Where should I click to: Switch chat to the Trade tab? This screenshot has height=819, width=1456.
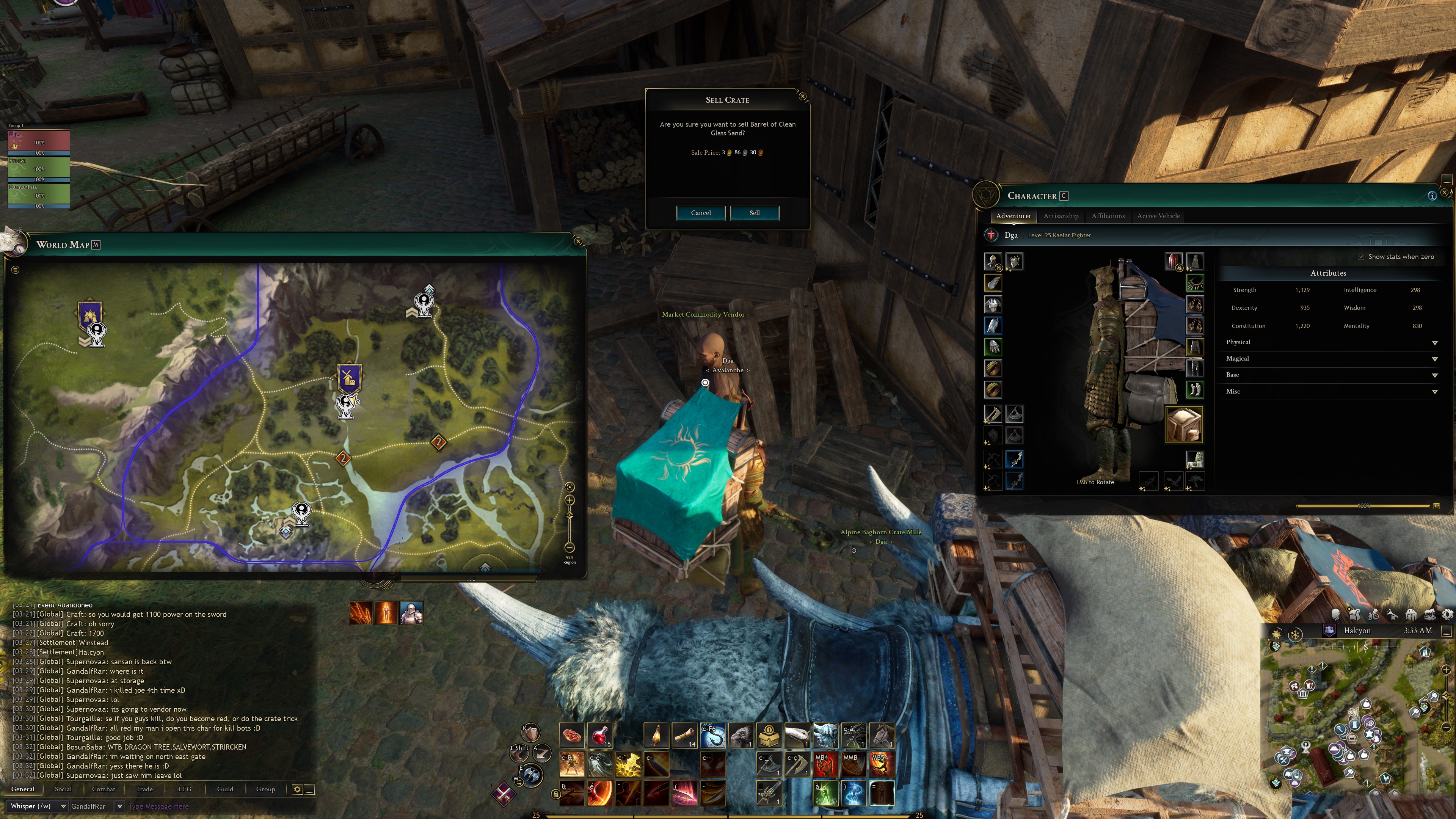coord(144,789)
